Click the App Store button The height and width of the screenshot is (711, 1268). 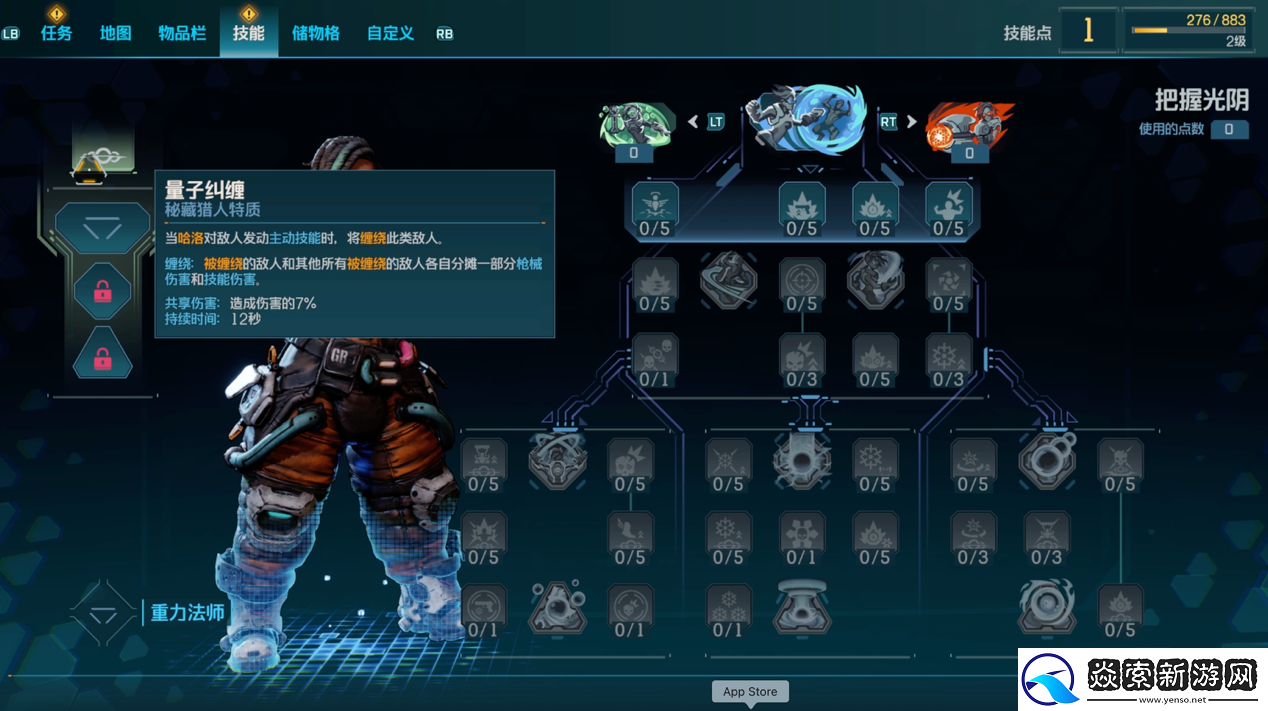(750, 691)
